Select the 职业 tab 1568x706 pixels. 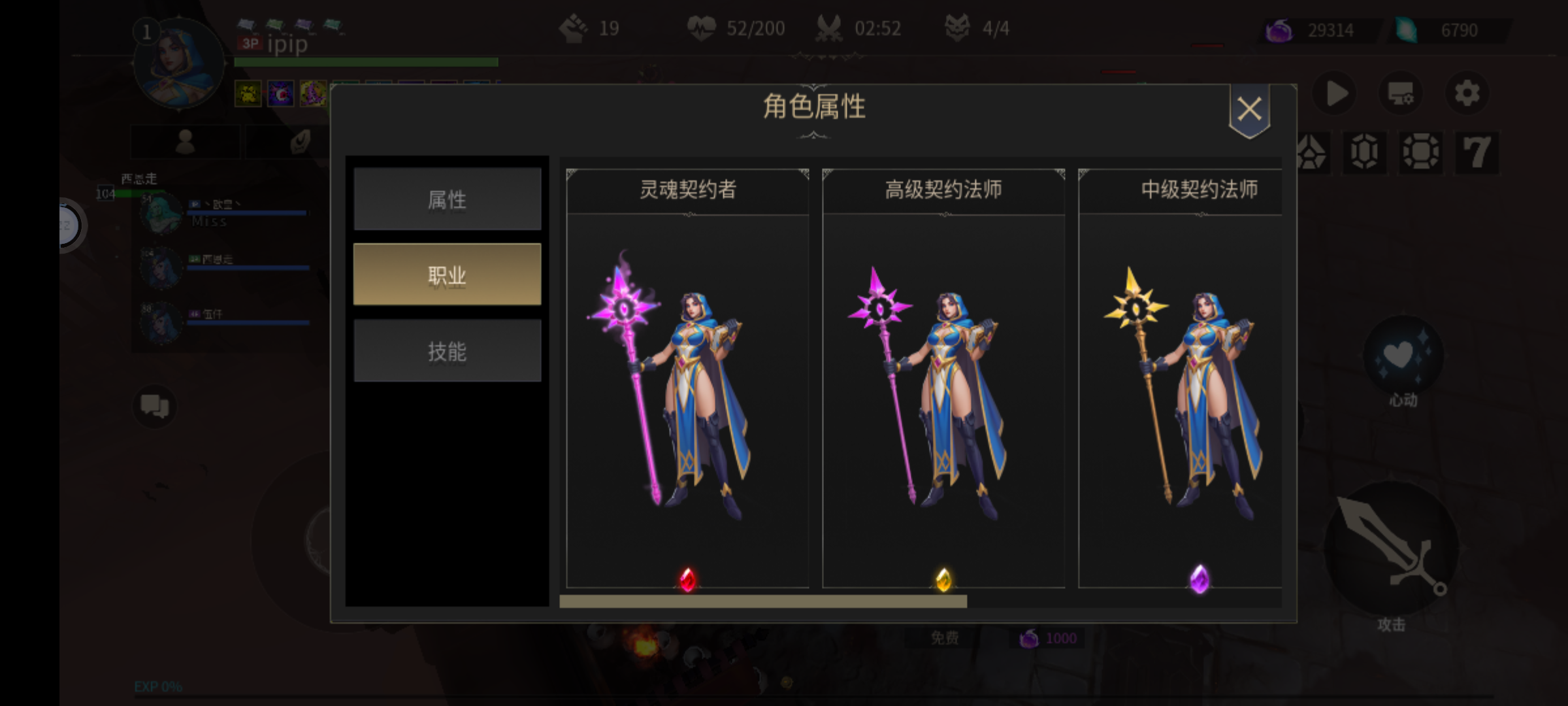(448, 275)
